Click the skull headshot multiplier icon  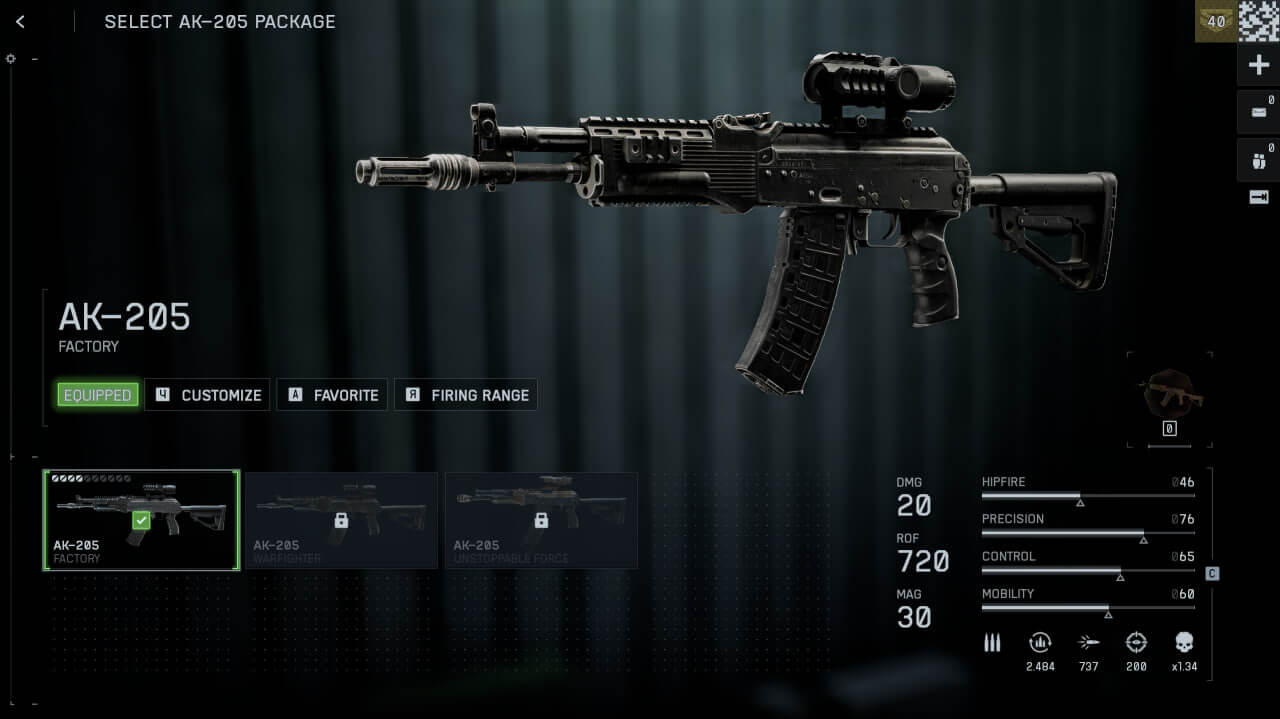point(1184,643)
